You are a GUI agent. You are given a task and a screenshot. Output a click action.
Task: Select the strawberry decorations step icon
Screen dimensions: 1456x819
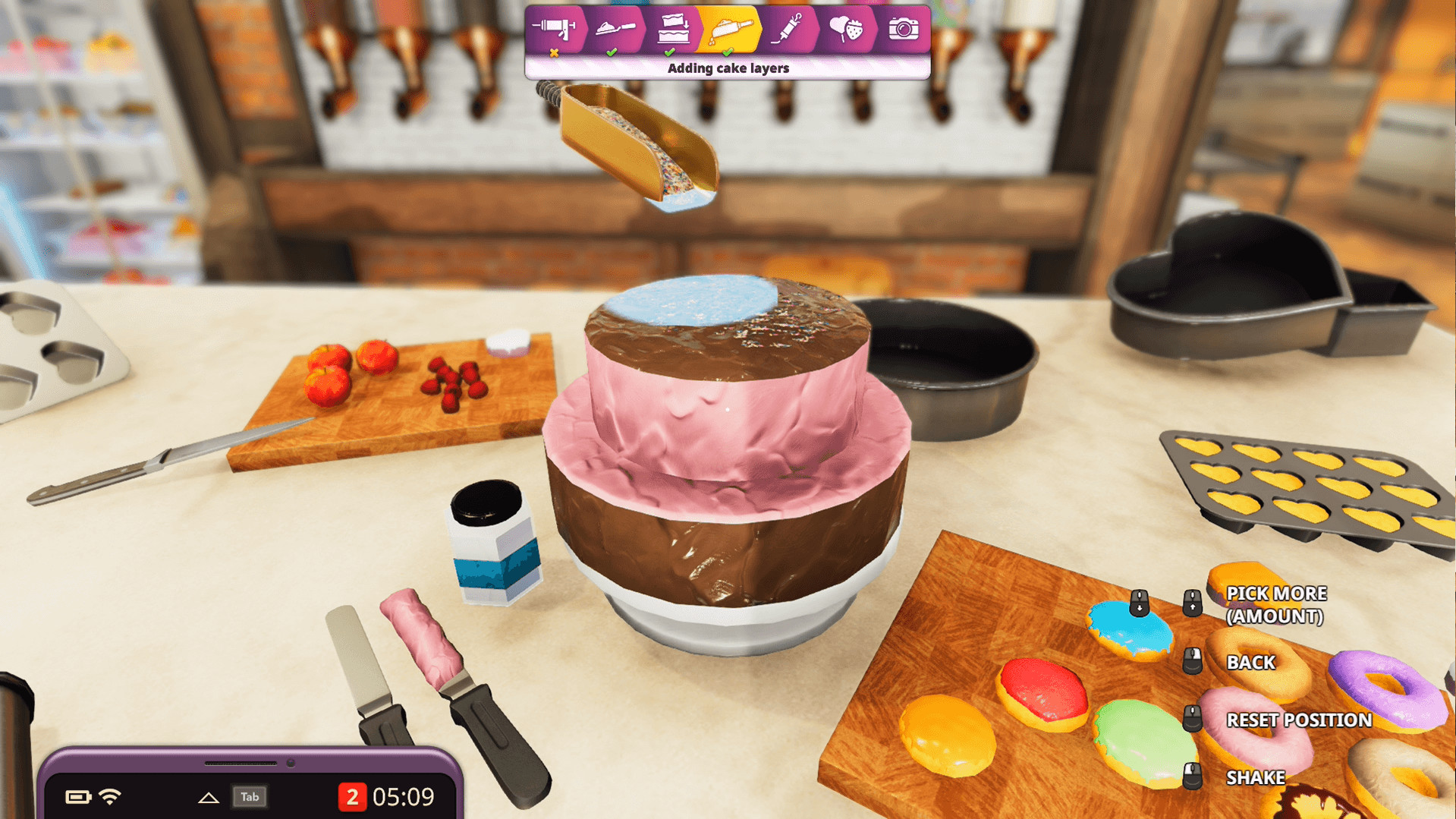(x=847, y=29)
